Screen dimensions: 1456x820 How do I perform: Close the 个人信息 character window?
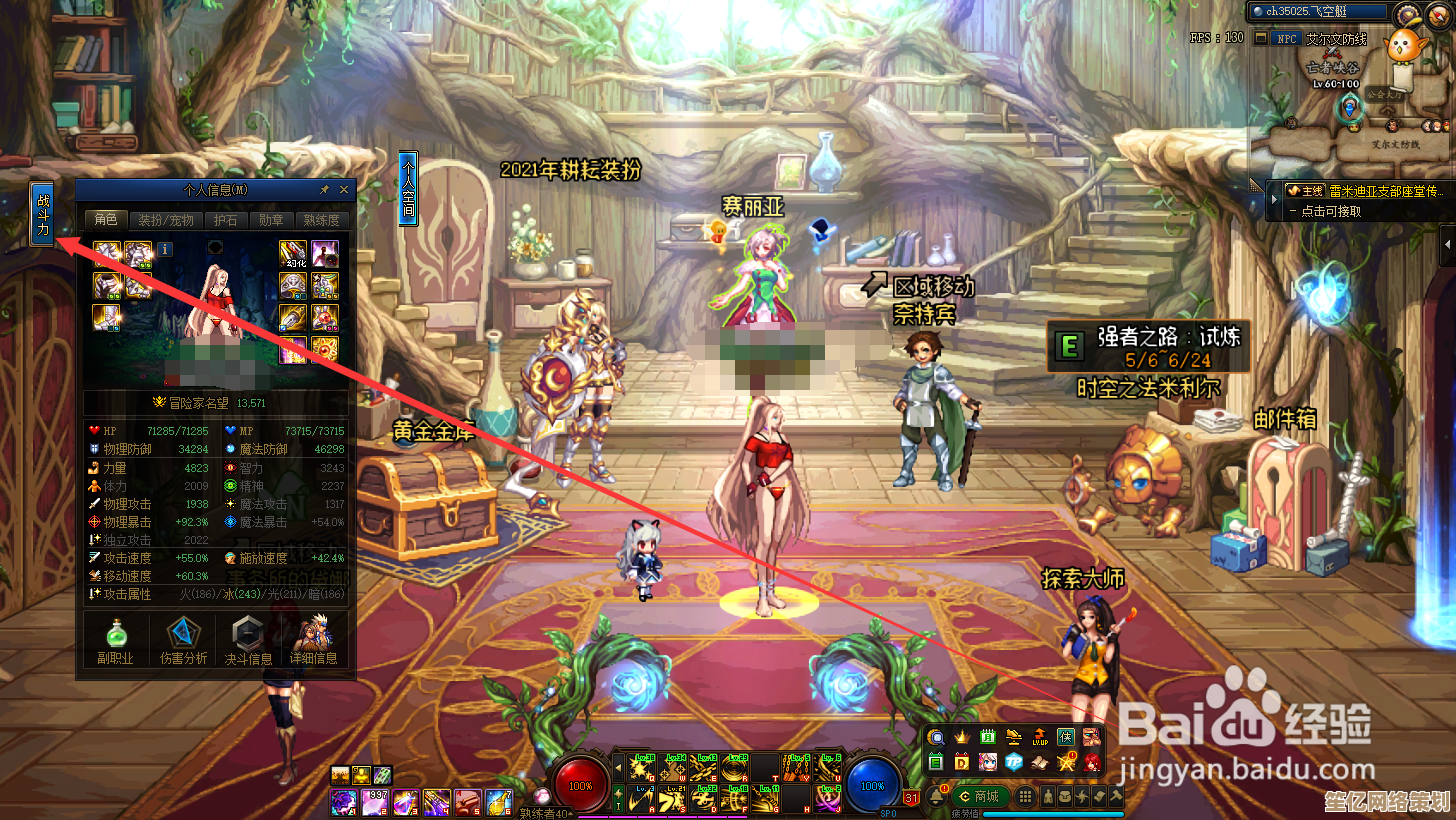click(344, 189)
